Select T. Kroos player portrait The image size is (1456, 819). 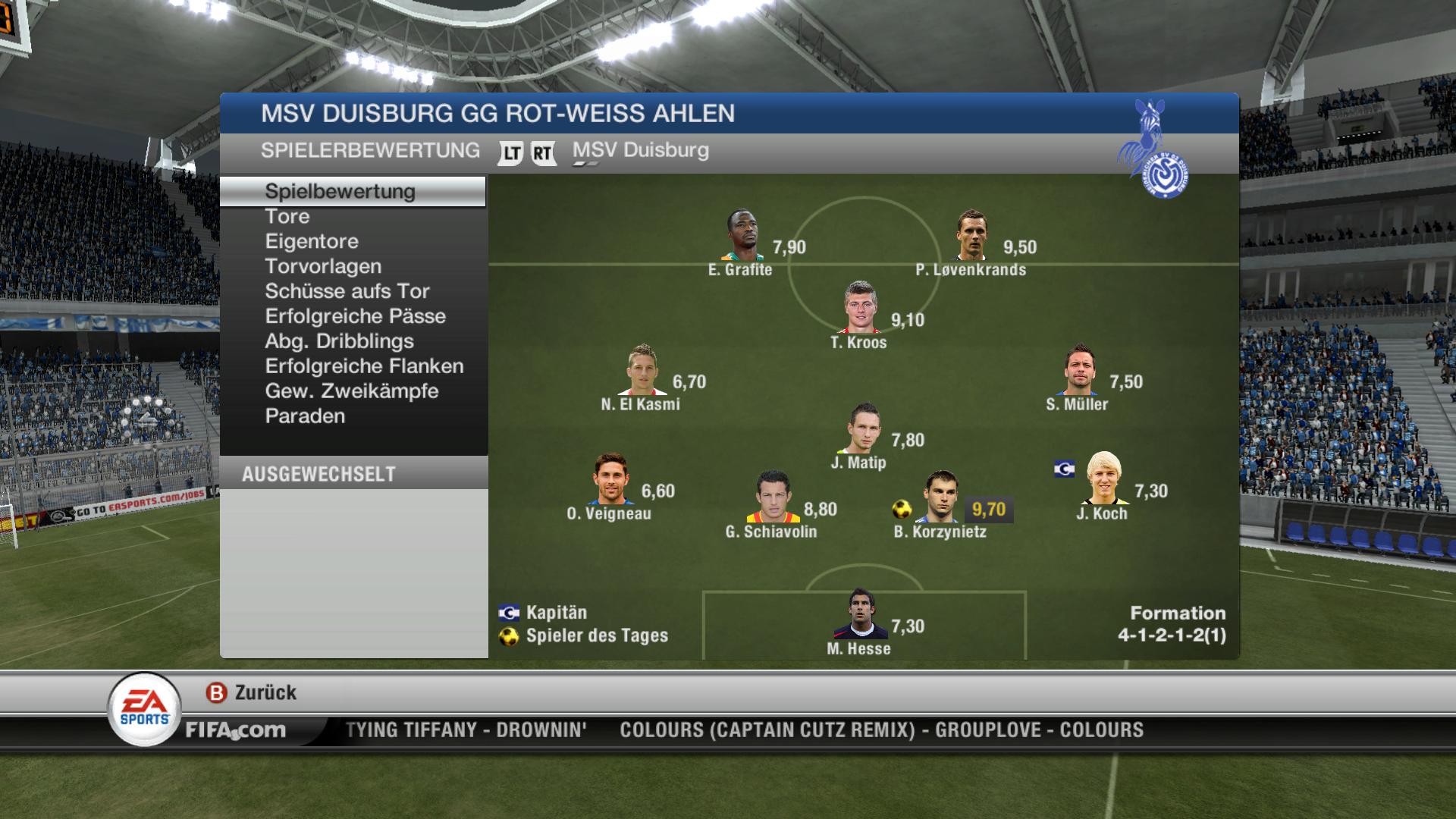pos(861,308)
